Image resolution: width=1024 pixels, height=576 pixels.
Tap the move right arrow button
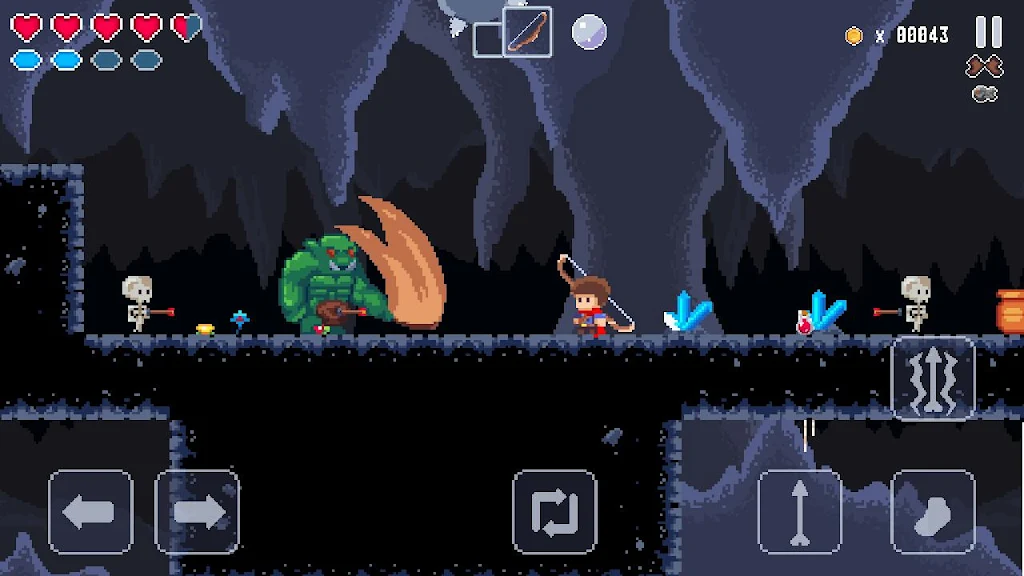pos(197,512)
